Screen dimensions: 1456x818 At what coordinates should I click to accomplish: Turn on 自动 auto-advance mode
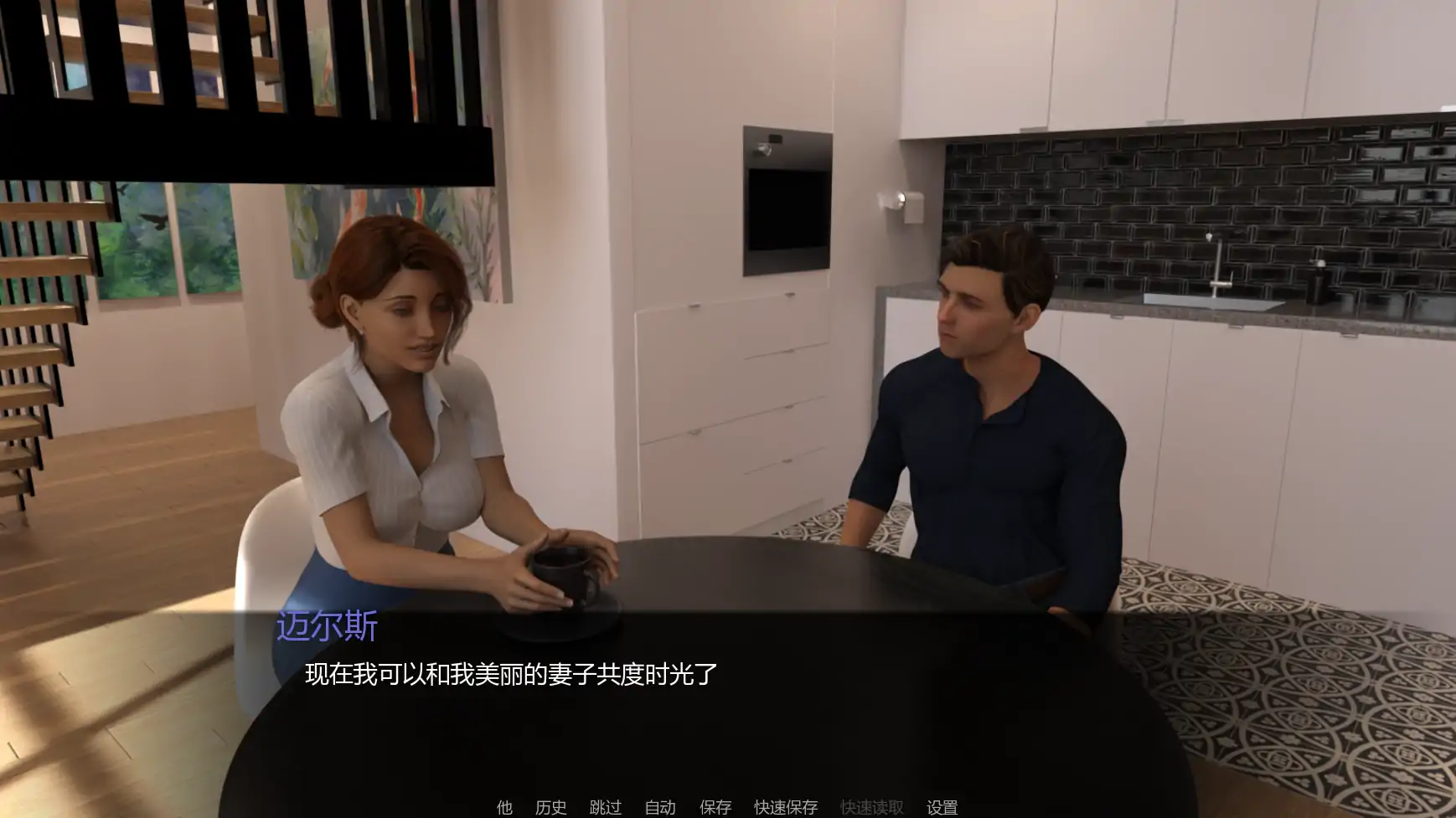point(660,808)
